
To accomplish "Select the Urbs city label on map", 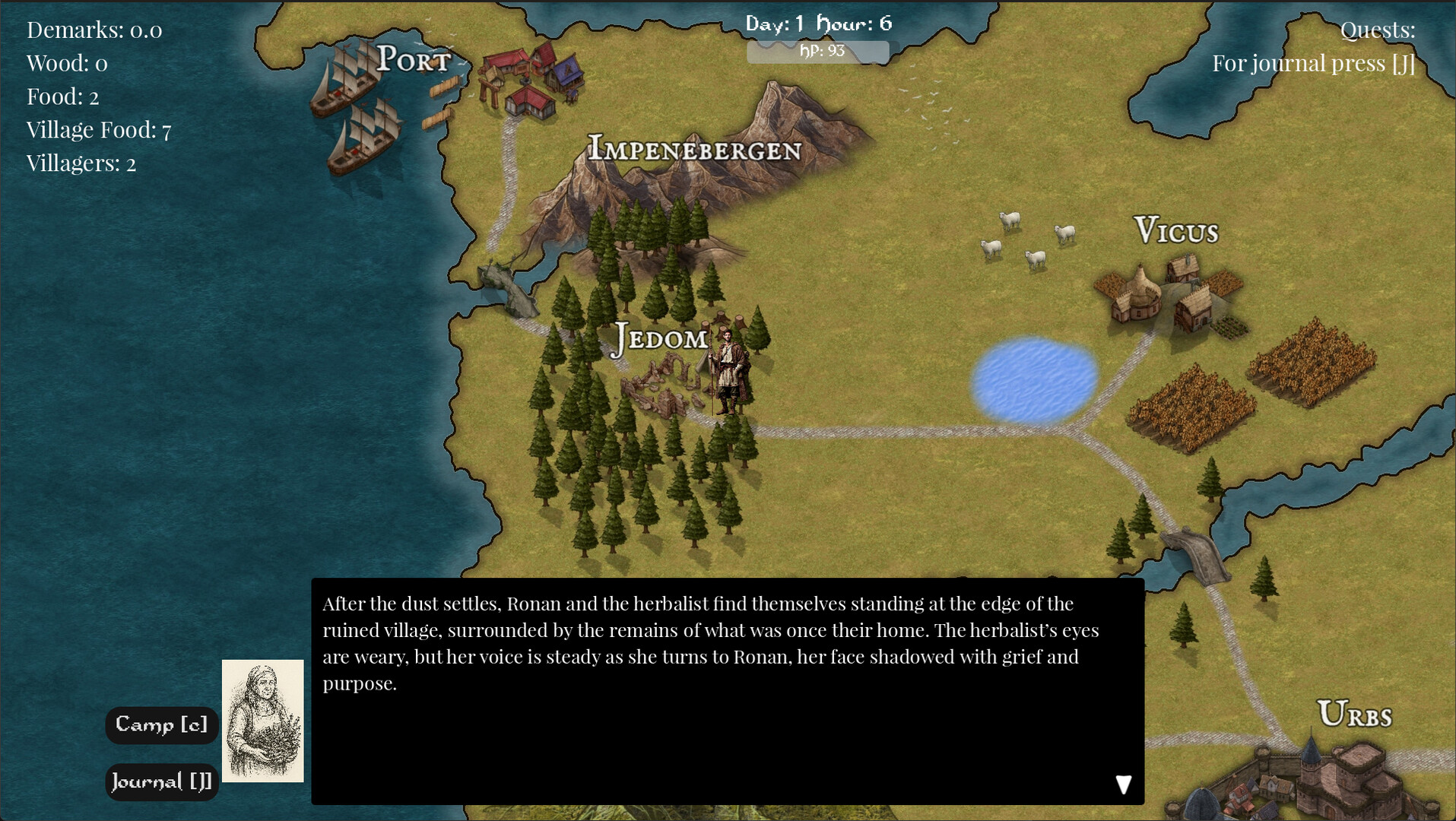I will click(x=1354, y=715).
